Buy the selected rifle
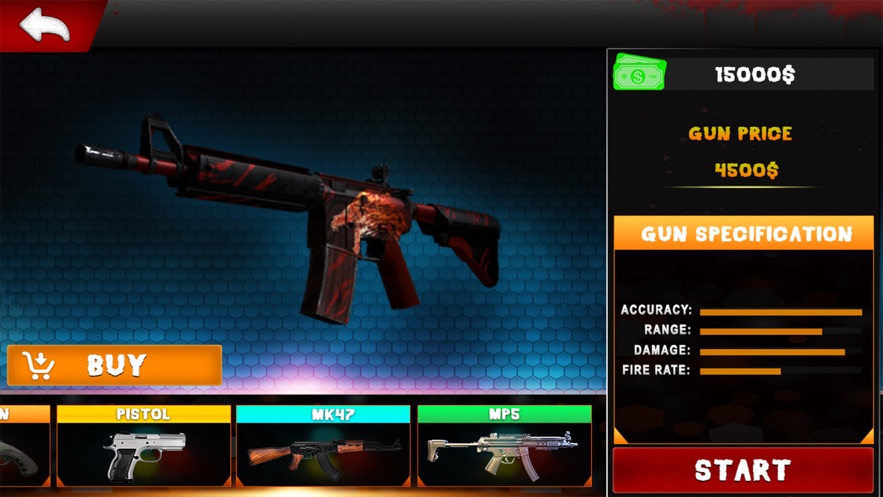This screenshot has width=883, height=497. pyautogui.click(x=114, y=366)
